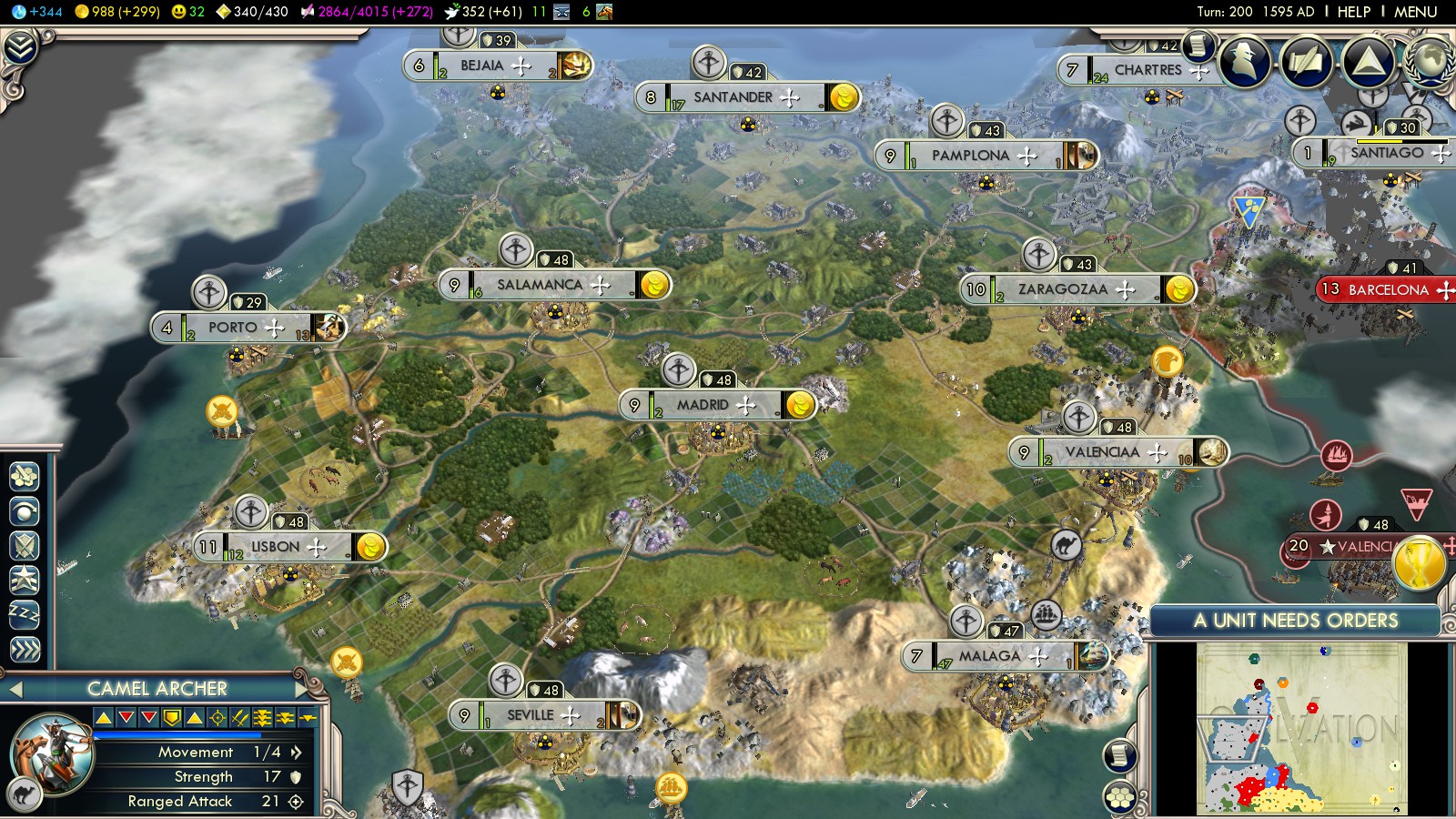The height and width of the screenshot is (819, 1456).
Task: Open minimap hex grid options button
Action: pos(1120,797)
